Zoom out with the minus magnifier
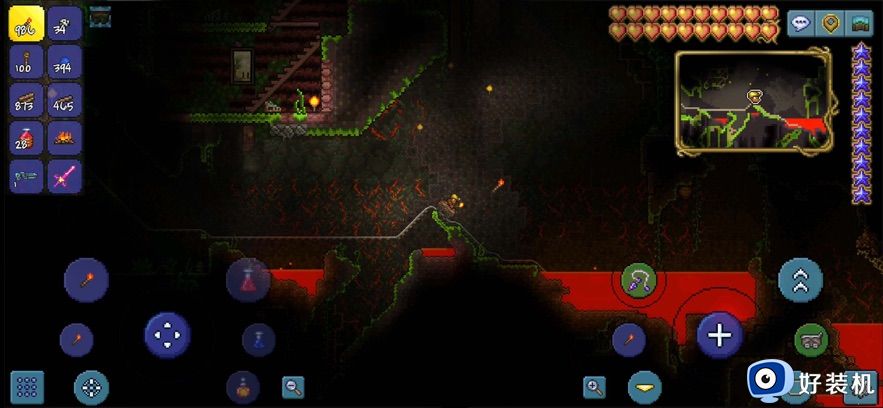The image size is (883, 408). 293,386
